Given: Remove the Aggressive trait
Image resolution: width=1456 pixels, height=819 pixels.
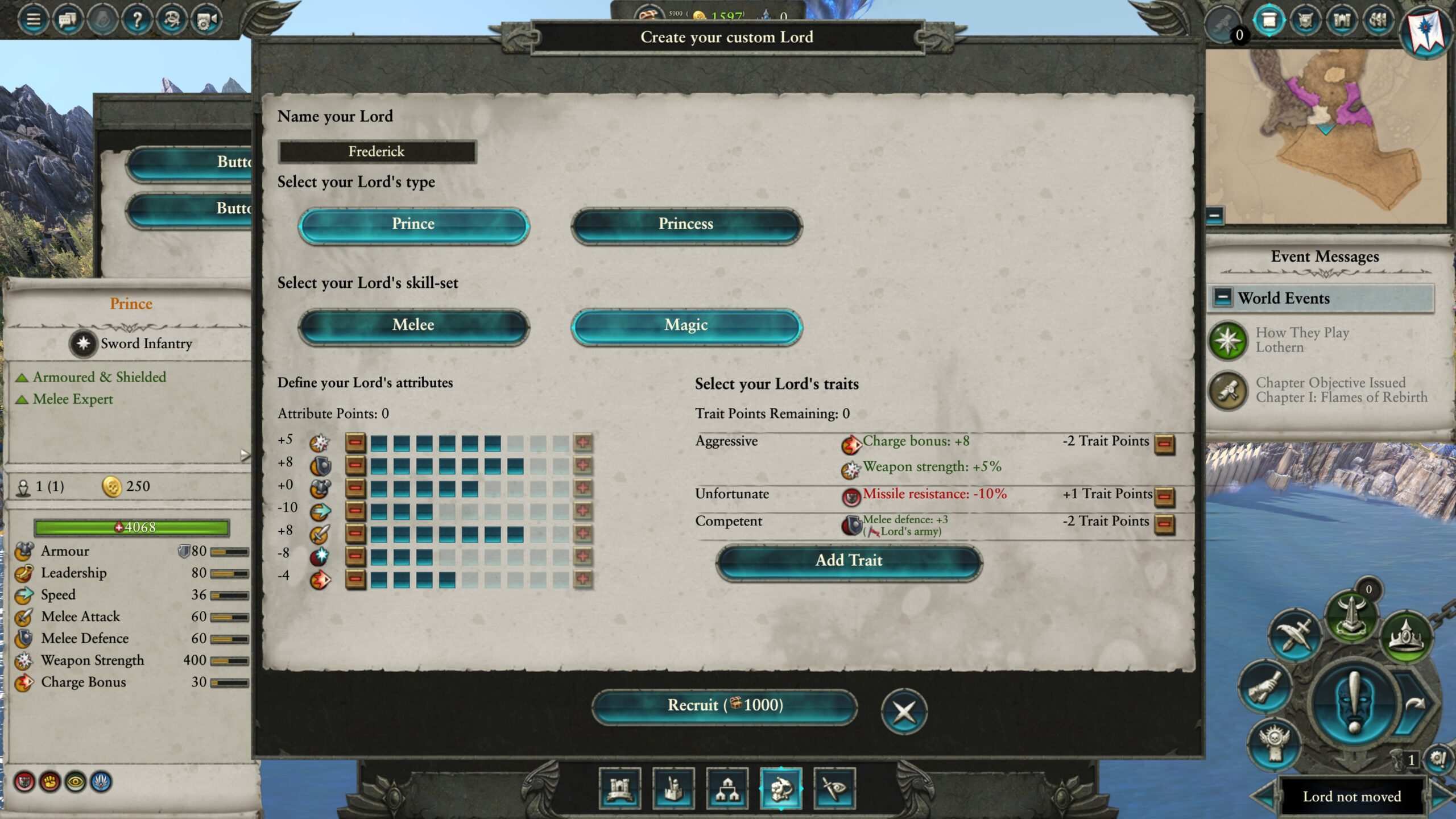Looking at the screenshot, I should pos(1164,443).
